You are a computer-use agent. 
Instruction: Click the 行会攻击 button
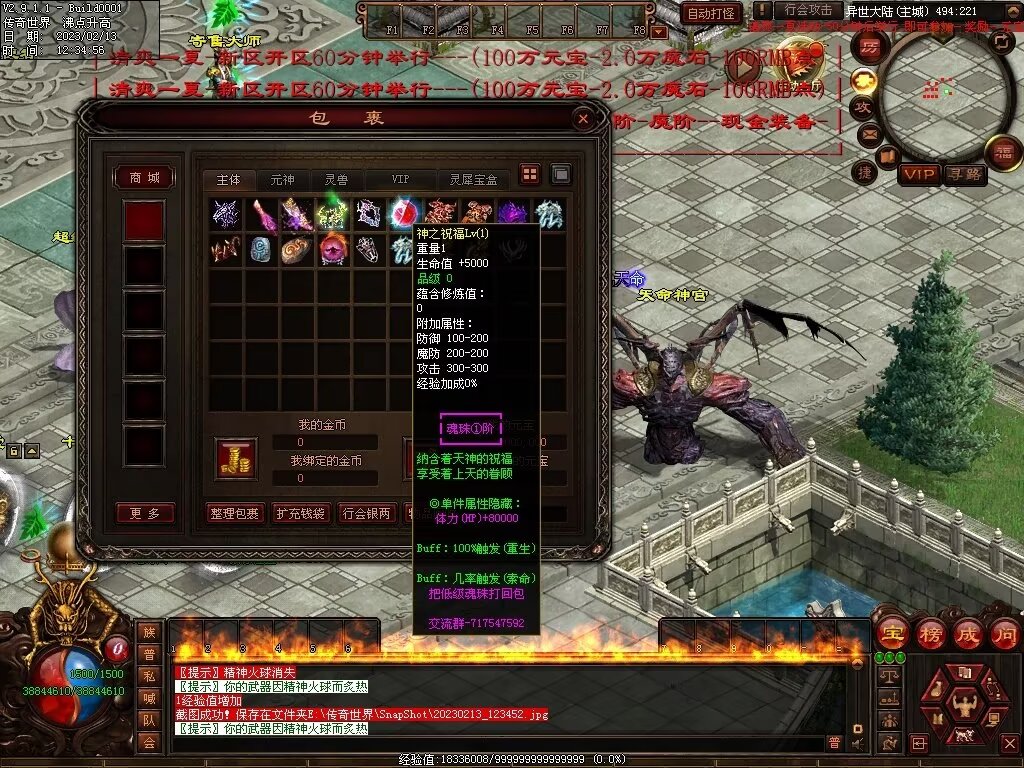808,11
